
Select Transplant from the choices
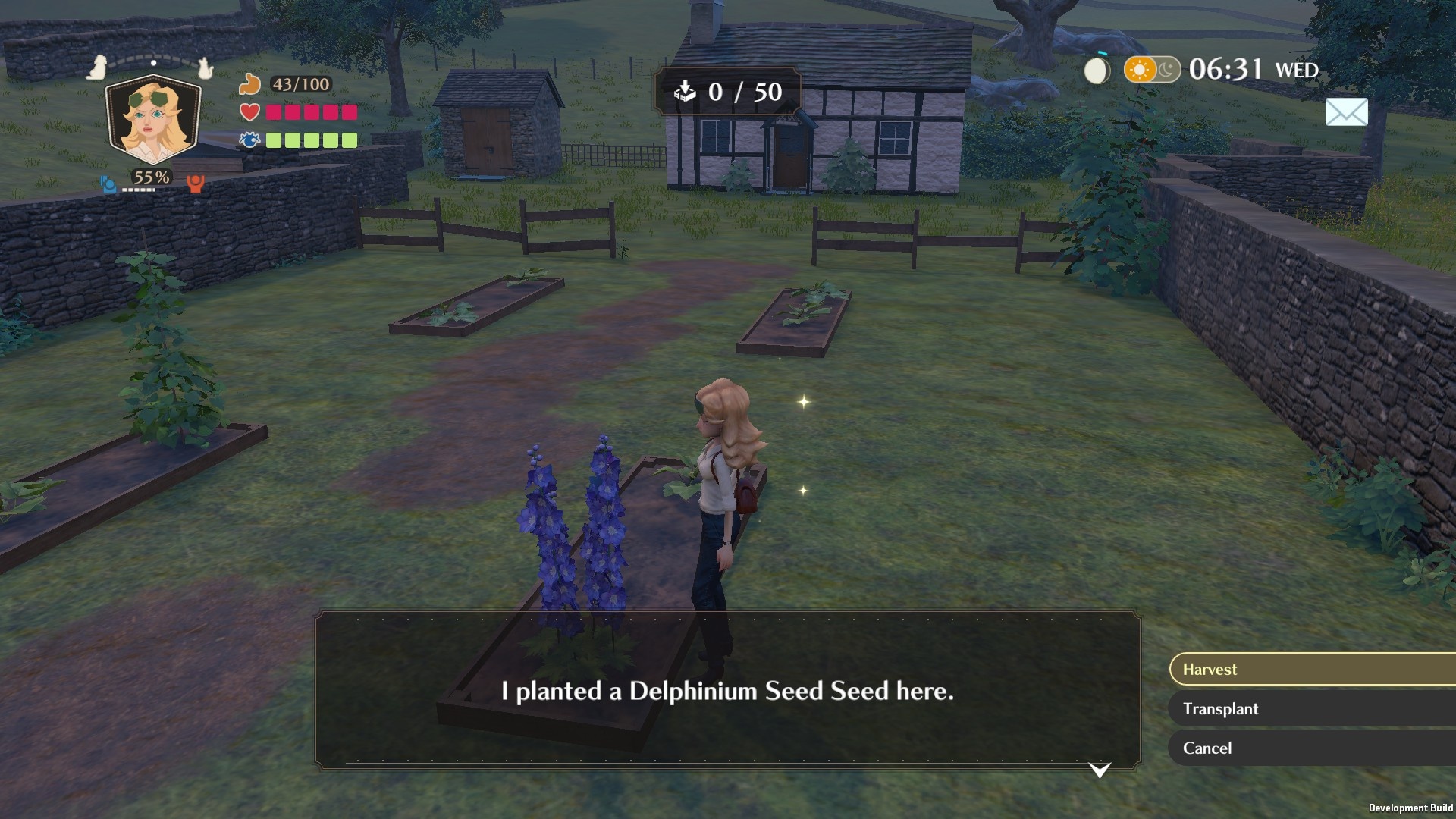tap(1312, 709)
